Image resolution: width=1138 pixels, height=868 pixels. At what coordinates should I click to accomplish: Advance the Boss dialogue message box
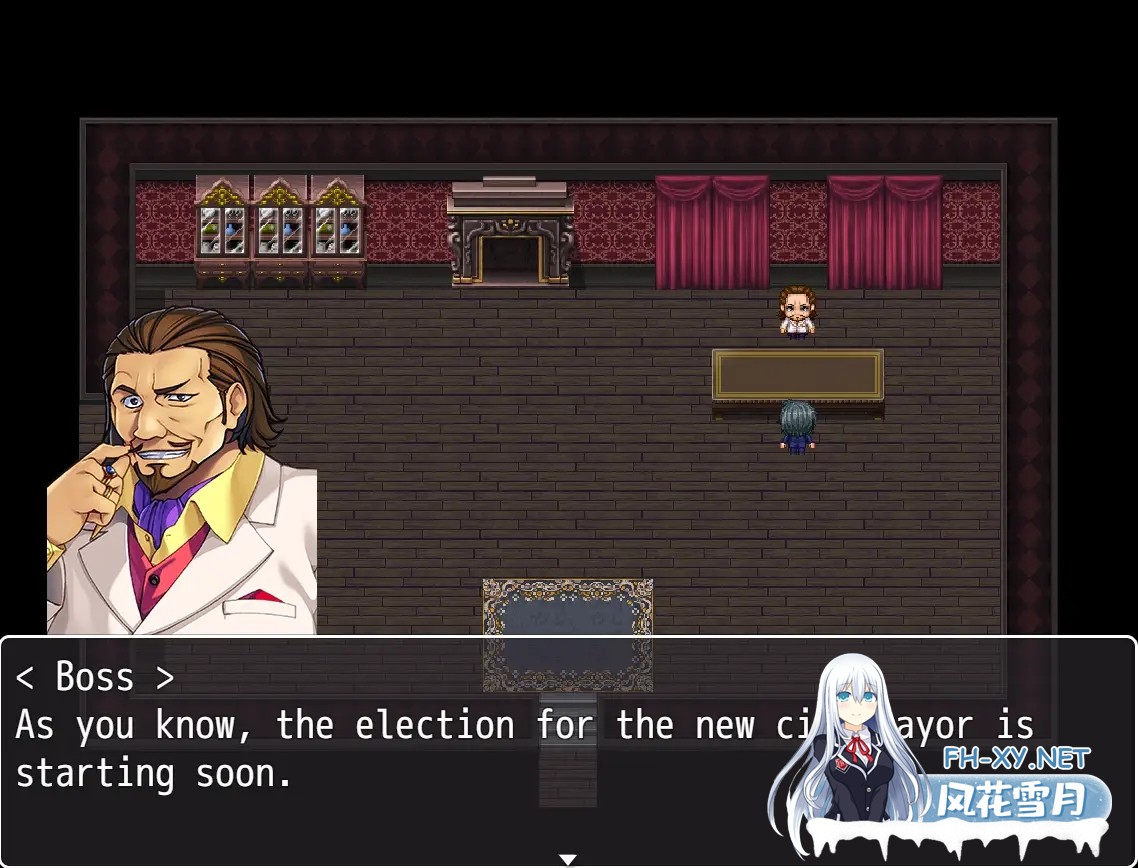coord(400,750)
